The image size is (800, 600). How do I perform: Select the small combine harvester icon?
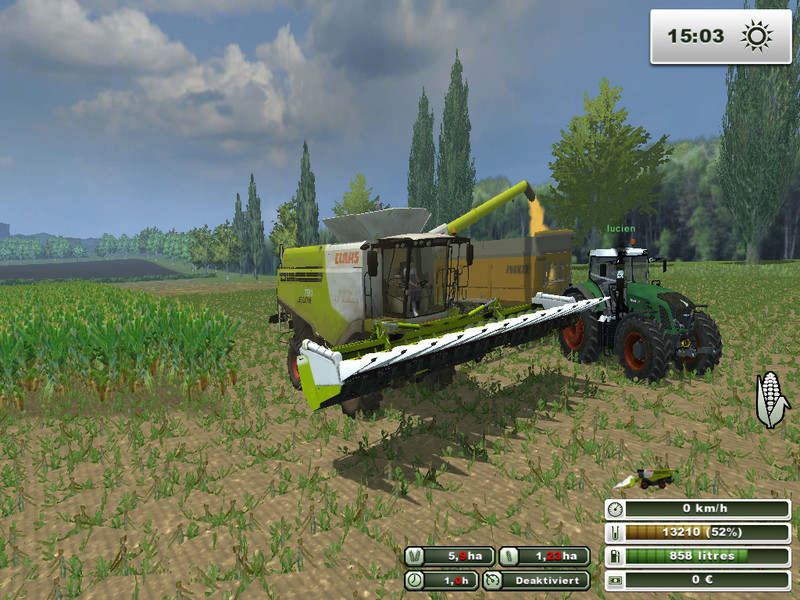(x=649, y=479)
